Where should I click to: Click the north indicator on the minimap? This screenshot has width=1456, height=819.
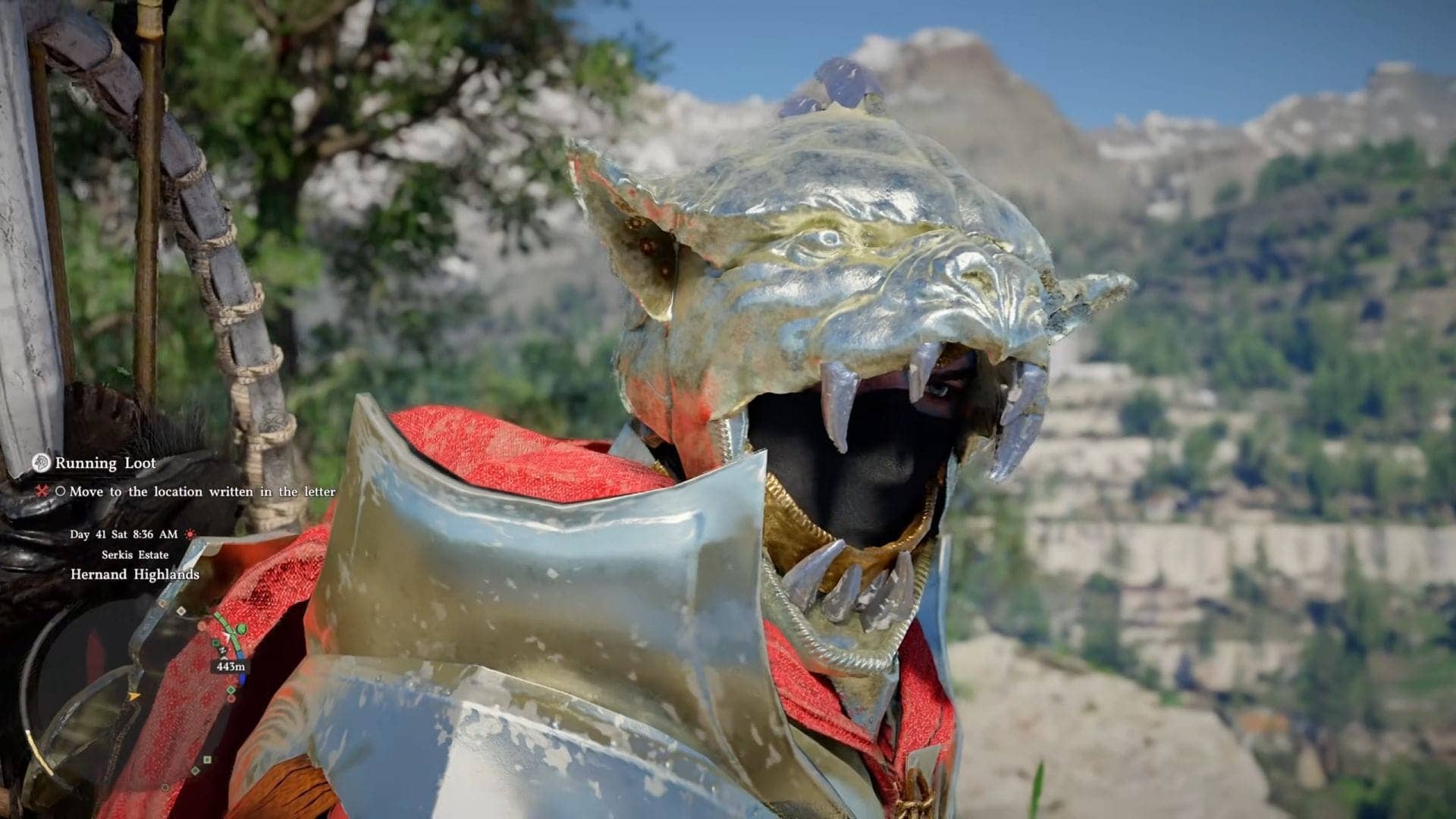click(223, 651)
